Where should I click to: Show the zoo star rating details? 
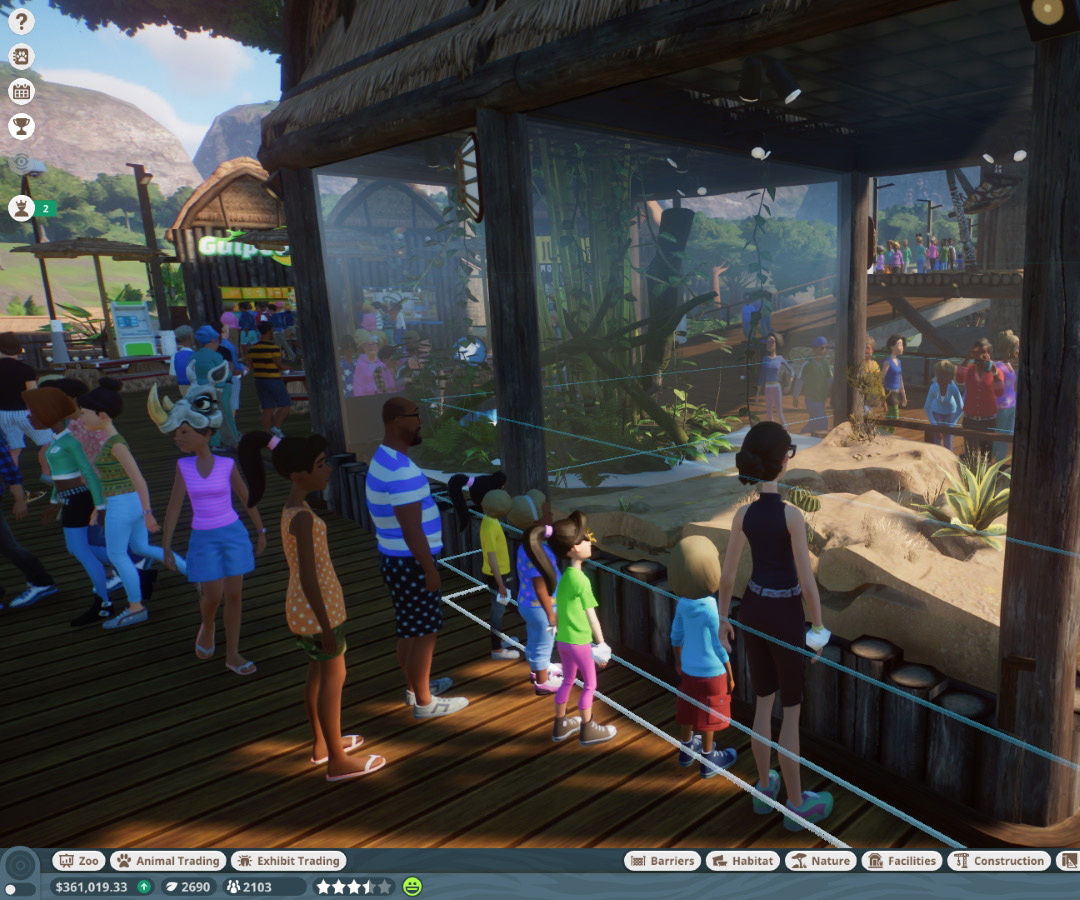(x=354, y=886)
